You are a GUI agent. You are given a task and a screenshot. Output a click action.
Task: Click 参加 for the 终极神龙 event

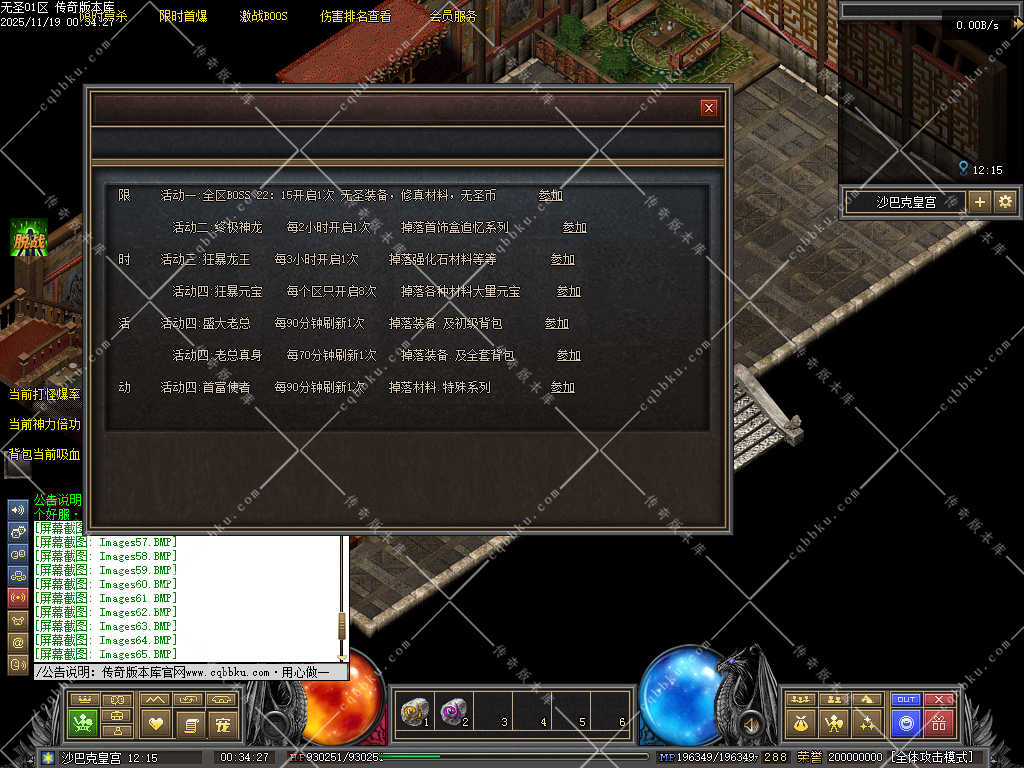[x=574, y=227]
